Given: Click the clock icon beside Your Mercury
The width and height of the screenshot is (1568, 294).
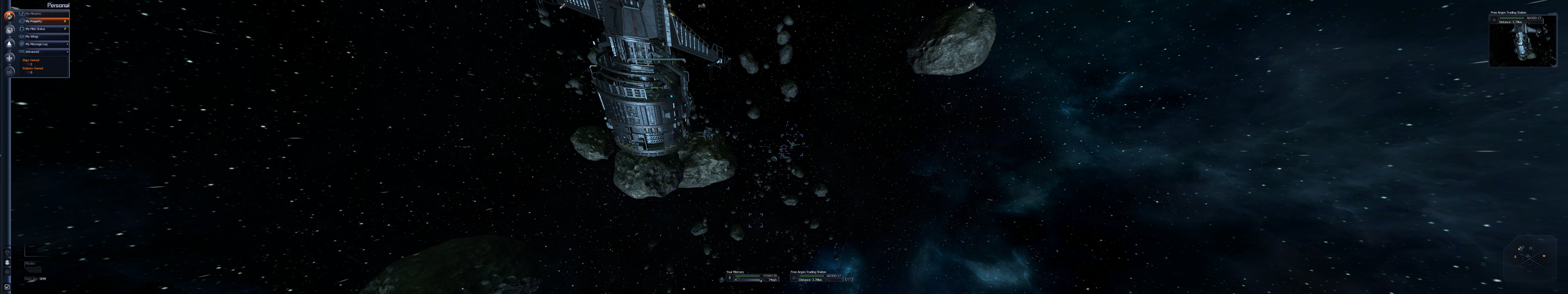Looking at the screenshot, I should (730, 278).
